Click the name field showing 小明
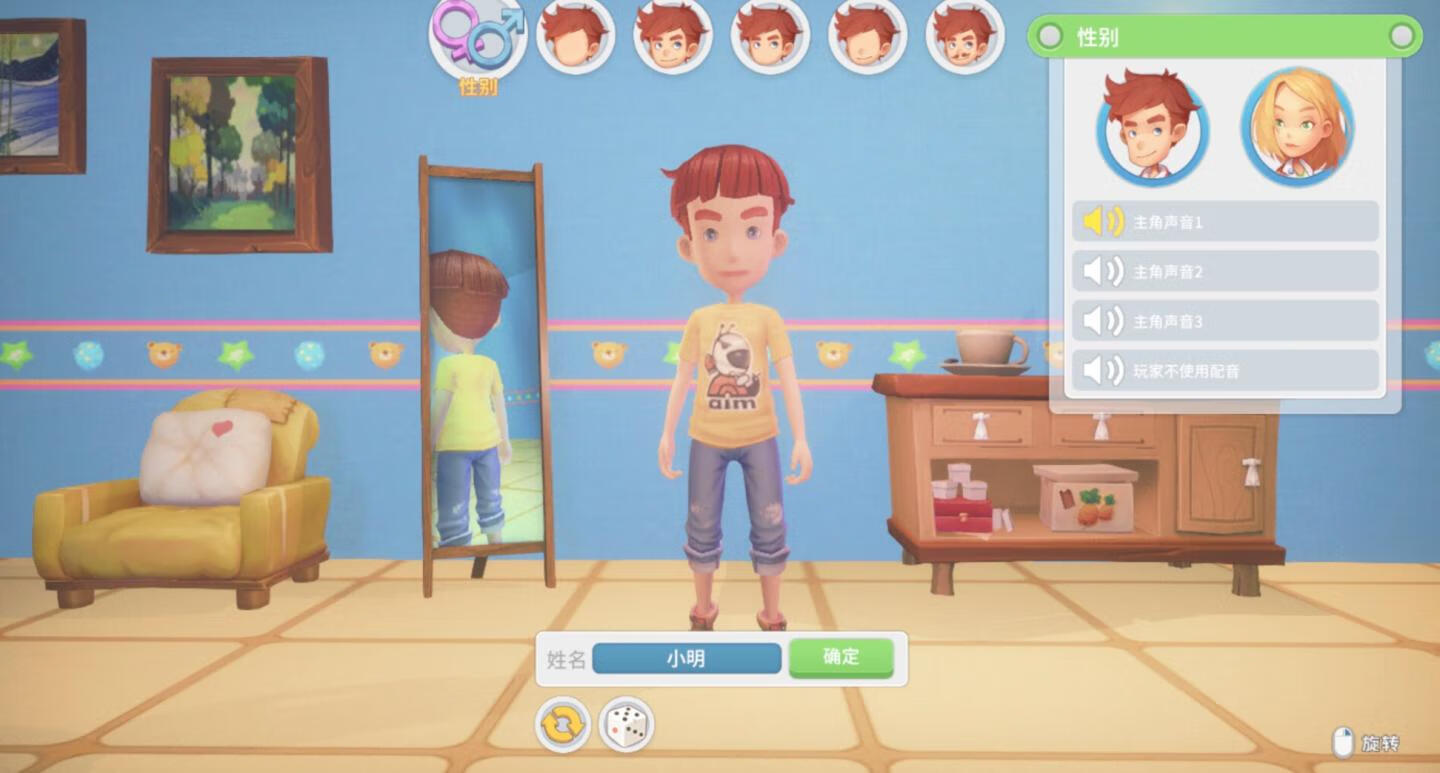Viewport: 1440px width, 773px height. click(686, 658)
